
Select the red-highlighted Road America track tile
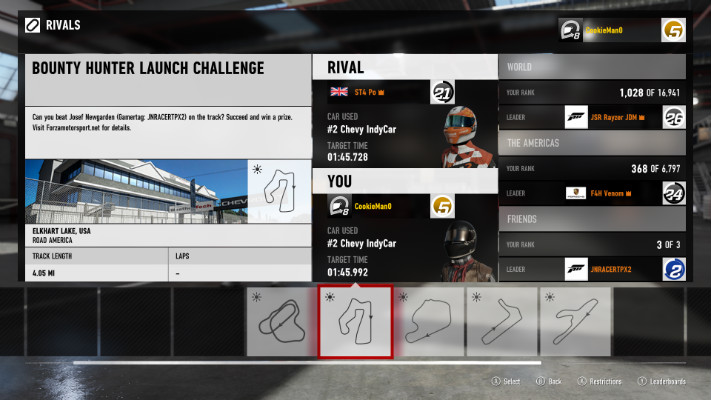coord(355,320)
